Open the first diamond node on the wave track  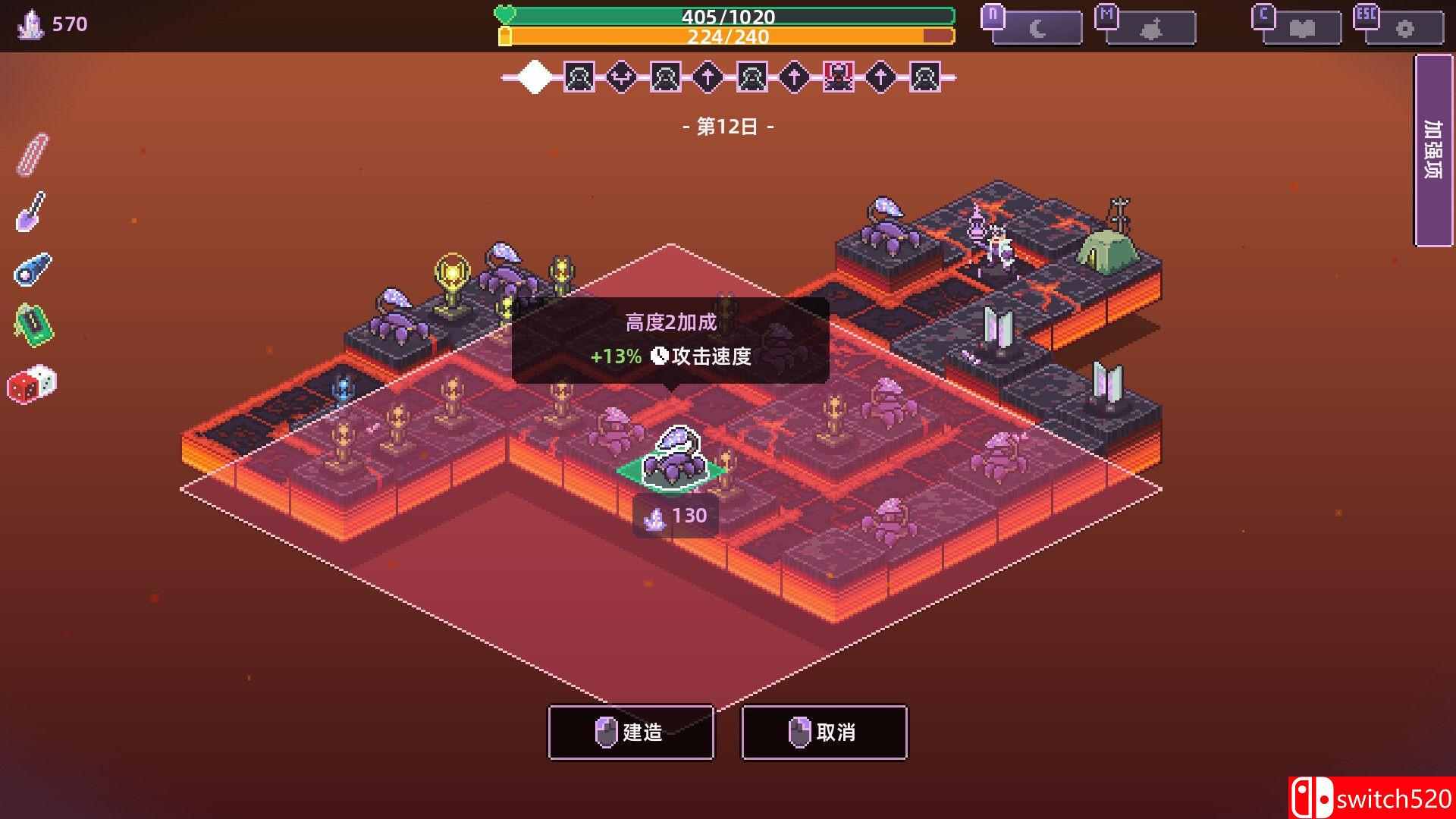535,77
